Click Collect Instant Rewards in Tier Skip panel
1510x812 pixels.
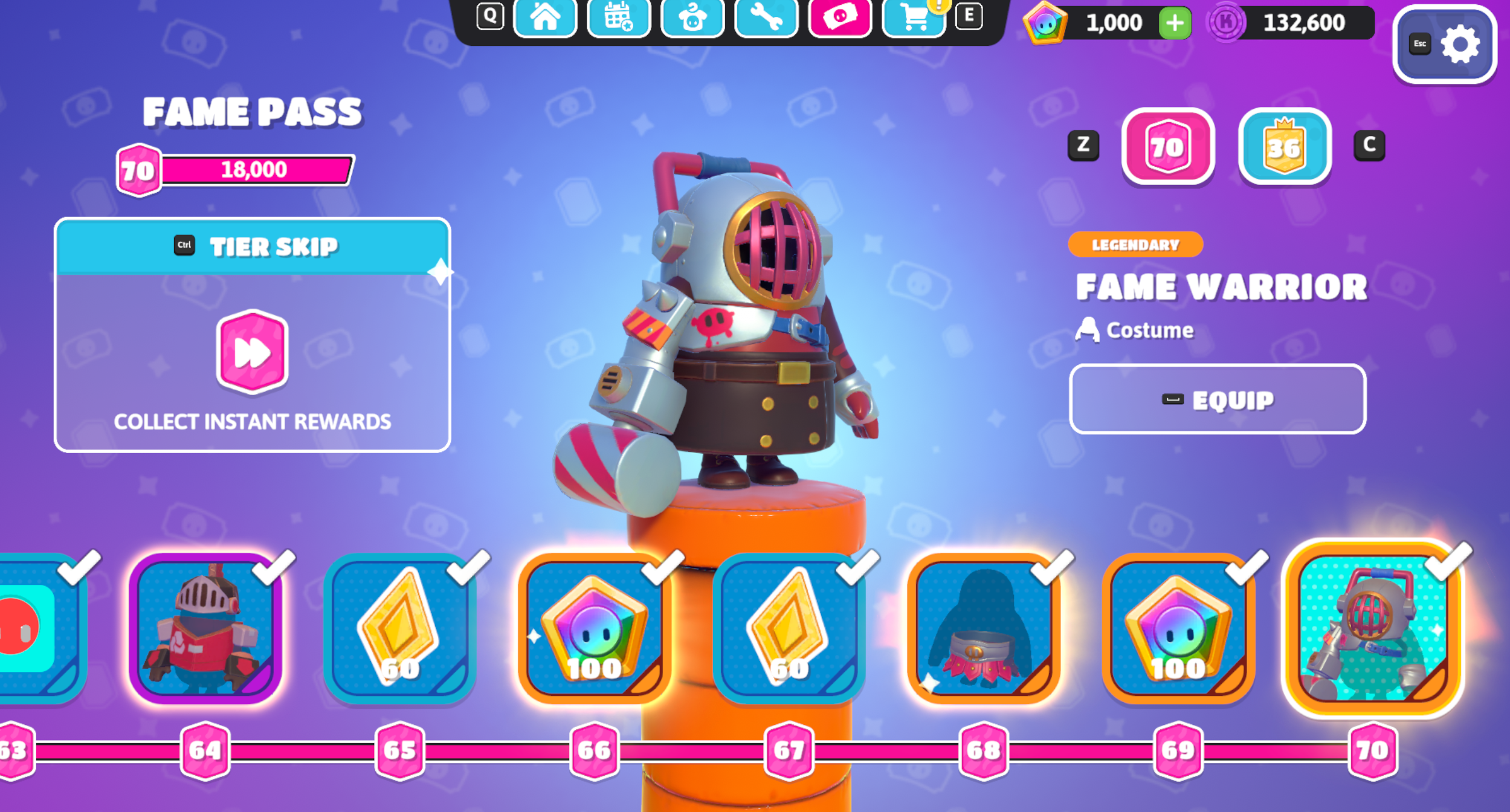(253, 422)
